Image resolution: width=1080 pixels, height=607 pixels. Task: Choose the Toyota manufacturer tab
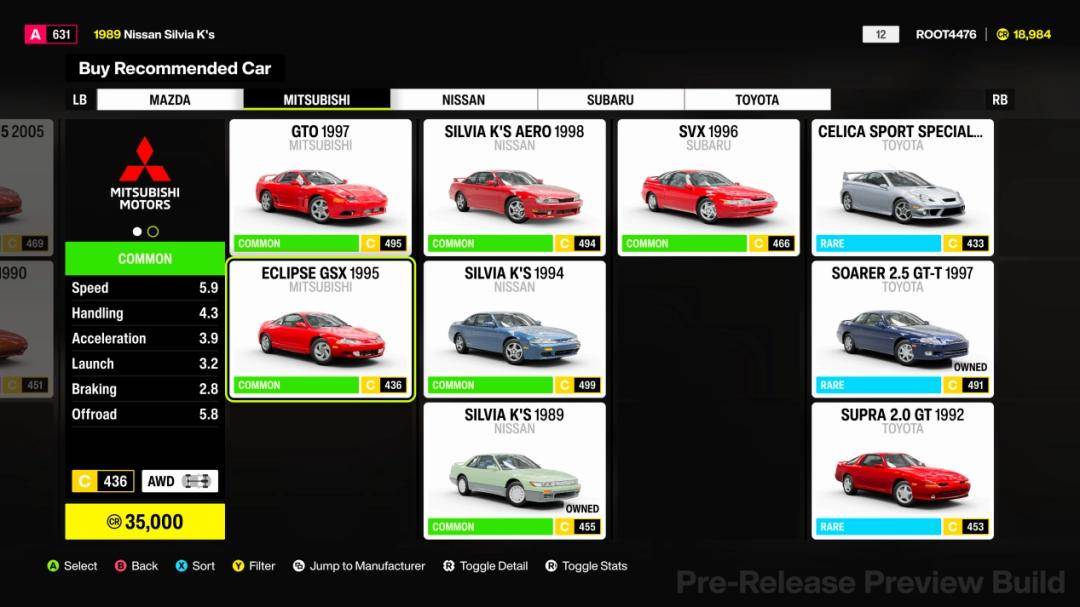click(x=757, y=100)
